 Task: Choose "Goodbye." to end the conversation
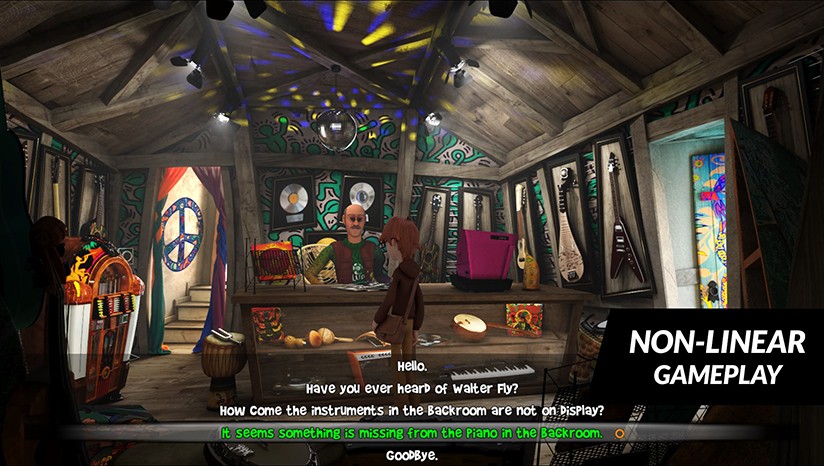[411, 456]
